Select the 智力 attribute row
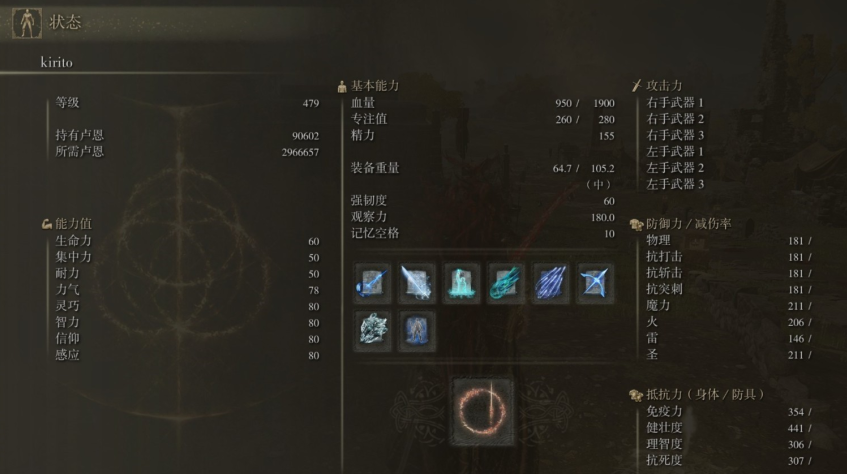847x474 pixels. [186, 322]
